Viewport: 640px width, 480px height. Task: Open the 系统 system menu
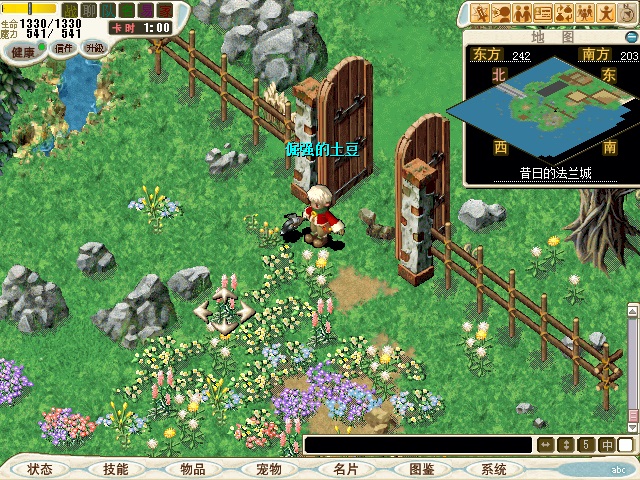494,469
